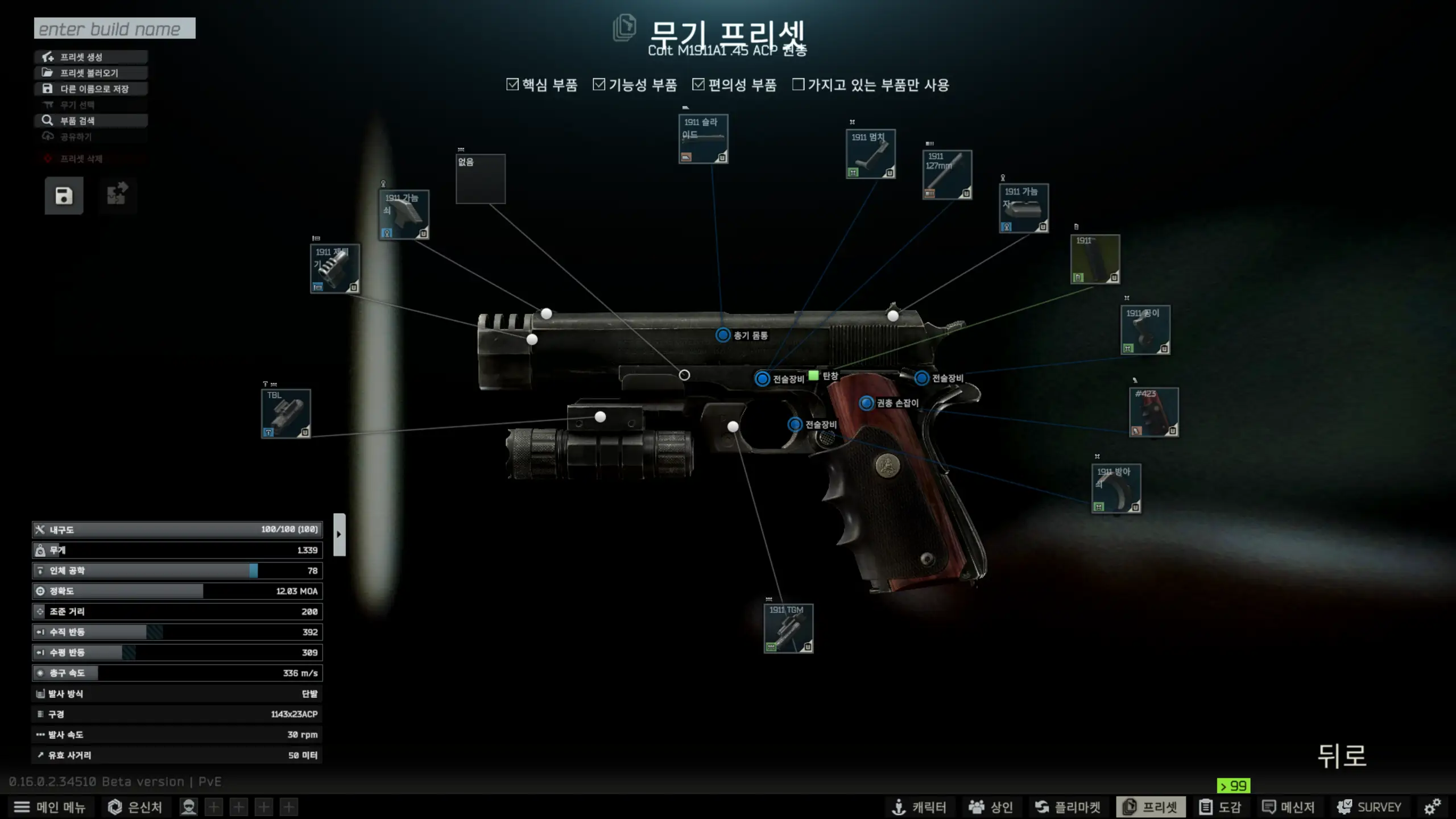Toggle the 편의성 부품 checkbox
This screenshot has width=1456, height=819.
698,85
